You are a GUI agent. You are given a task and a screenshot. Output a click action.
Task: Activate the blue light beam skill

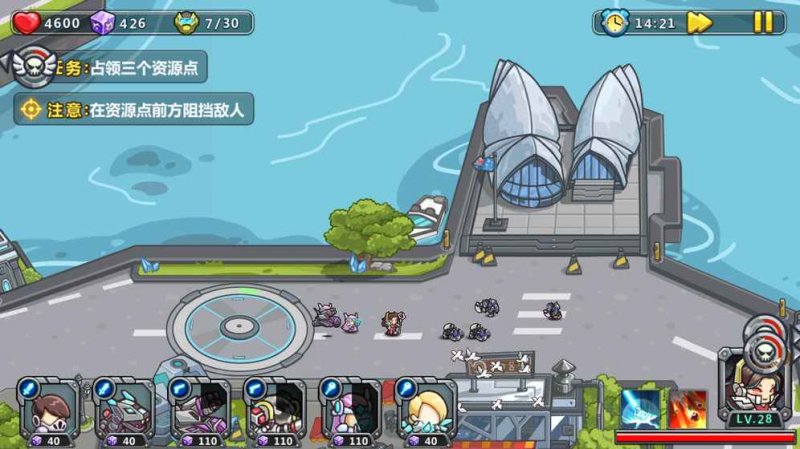639,408
